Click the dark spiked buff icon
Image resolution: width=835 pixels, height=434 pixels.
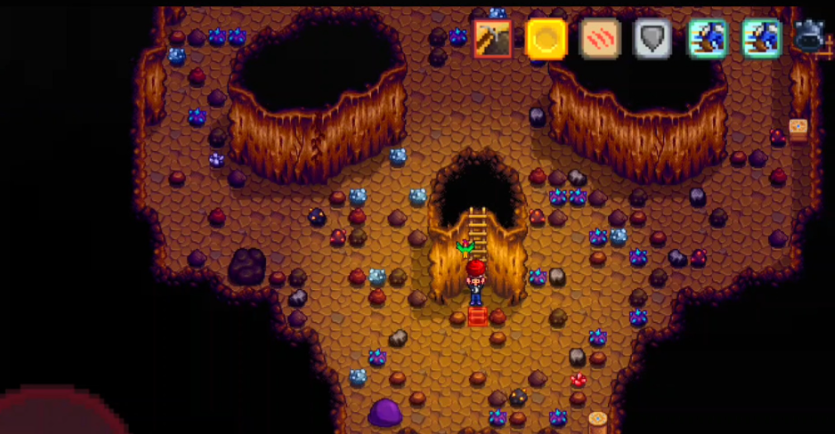[809, 37]
